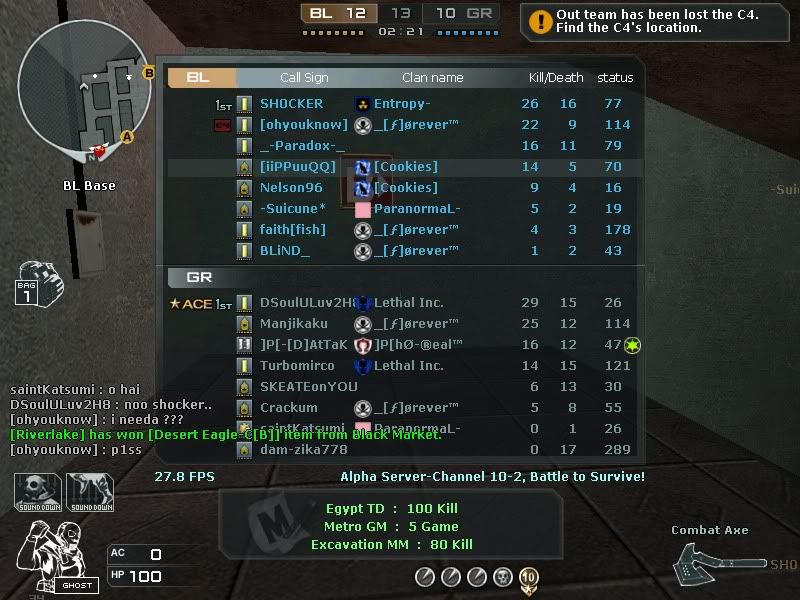Image resolution: width=800 pixels, height=600 pixels.
Task: Click Turbomirco's scoreboard row
Action: (x=400, y=366)
